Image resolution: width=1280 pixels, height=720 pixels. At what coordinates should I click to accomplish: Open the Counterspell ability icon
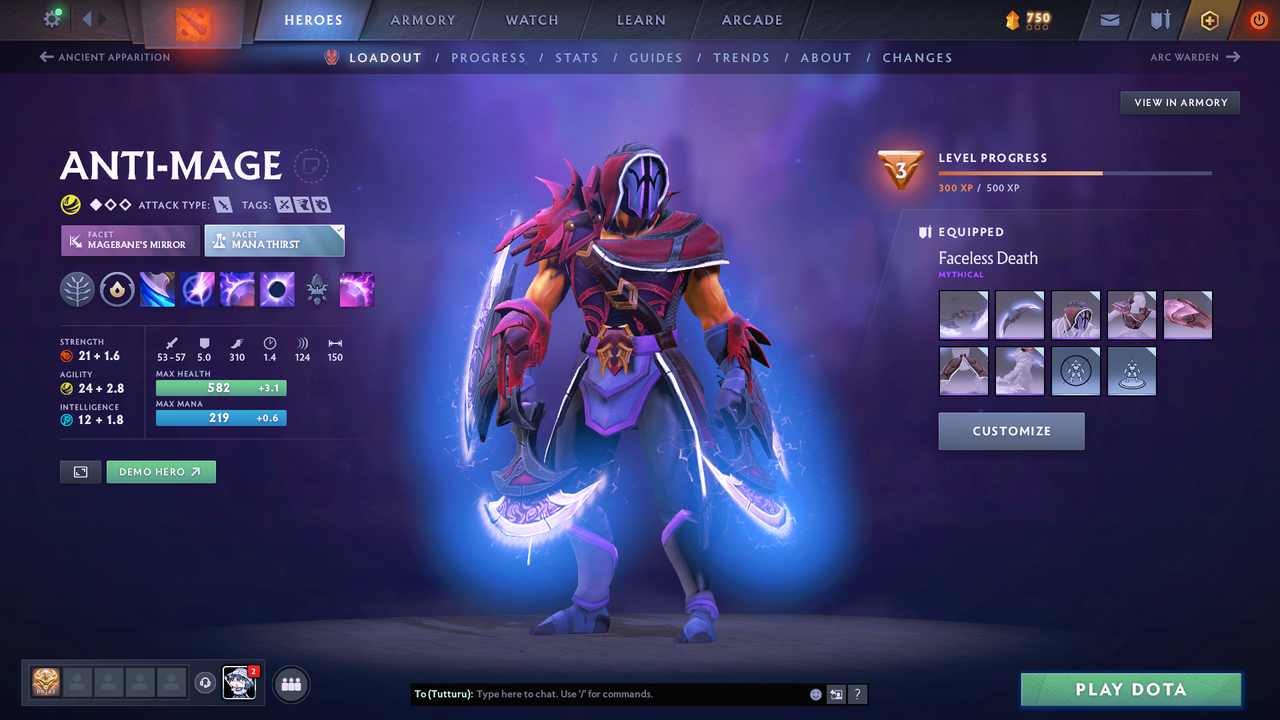[237, 290]
